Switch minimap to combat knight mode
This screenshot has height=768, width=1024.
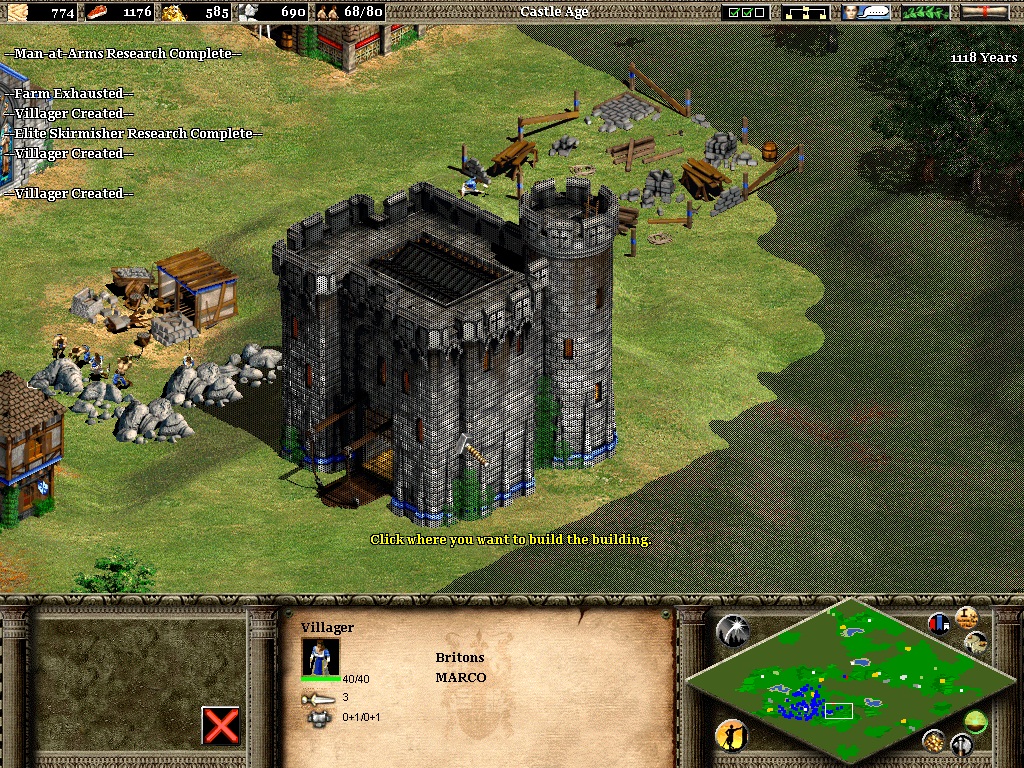coord(961,745)
